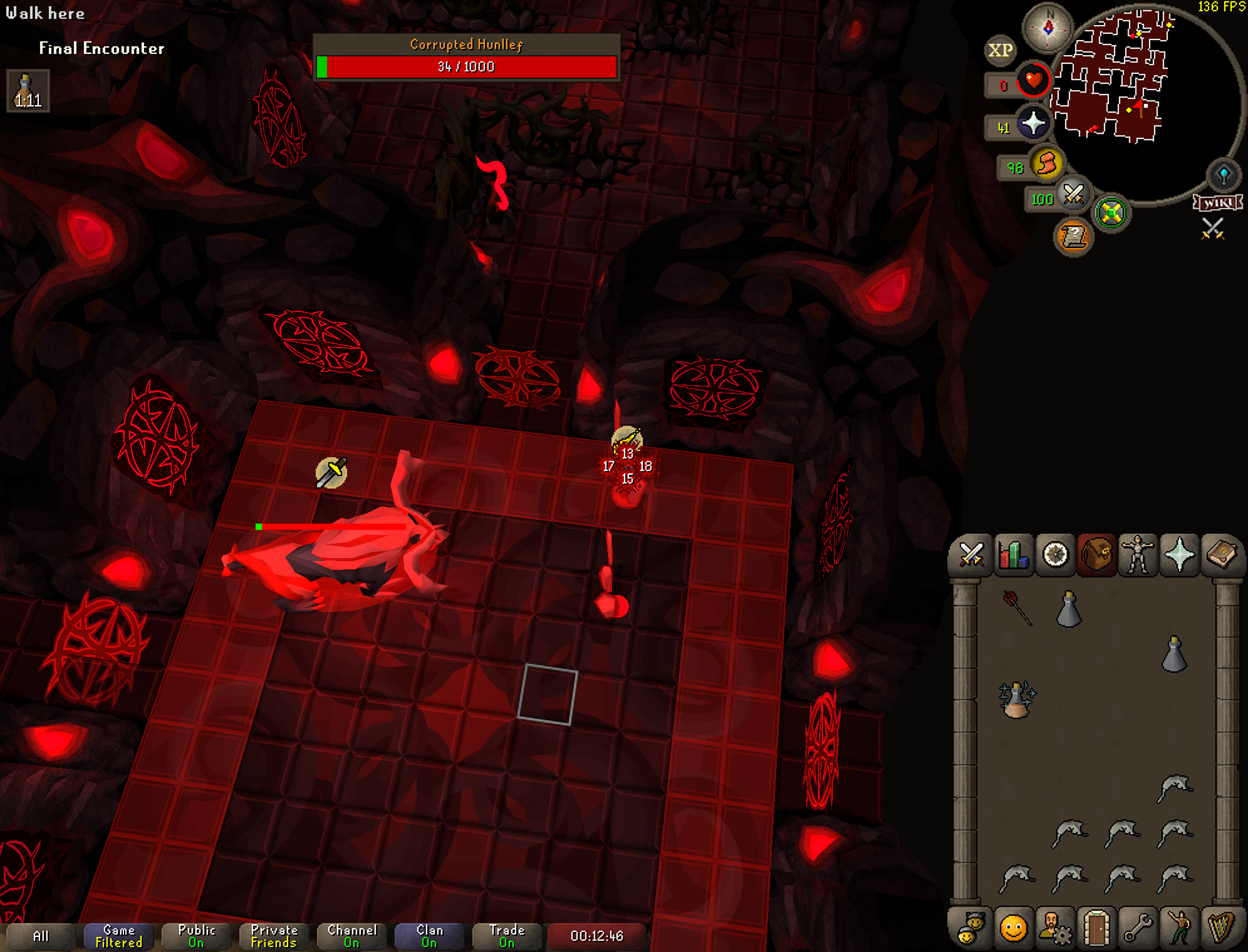The height and width of the screenshot is (952, 1248).
Task: Switch to the Skills tab
Action: 1013,555
